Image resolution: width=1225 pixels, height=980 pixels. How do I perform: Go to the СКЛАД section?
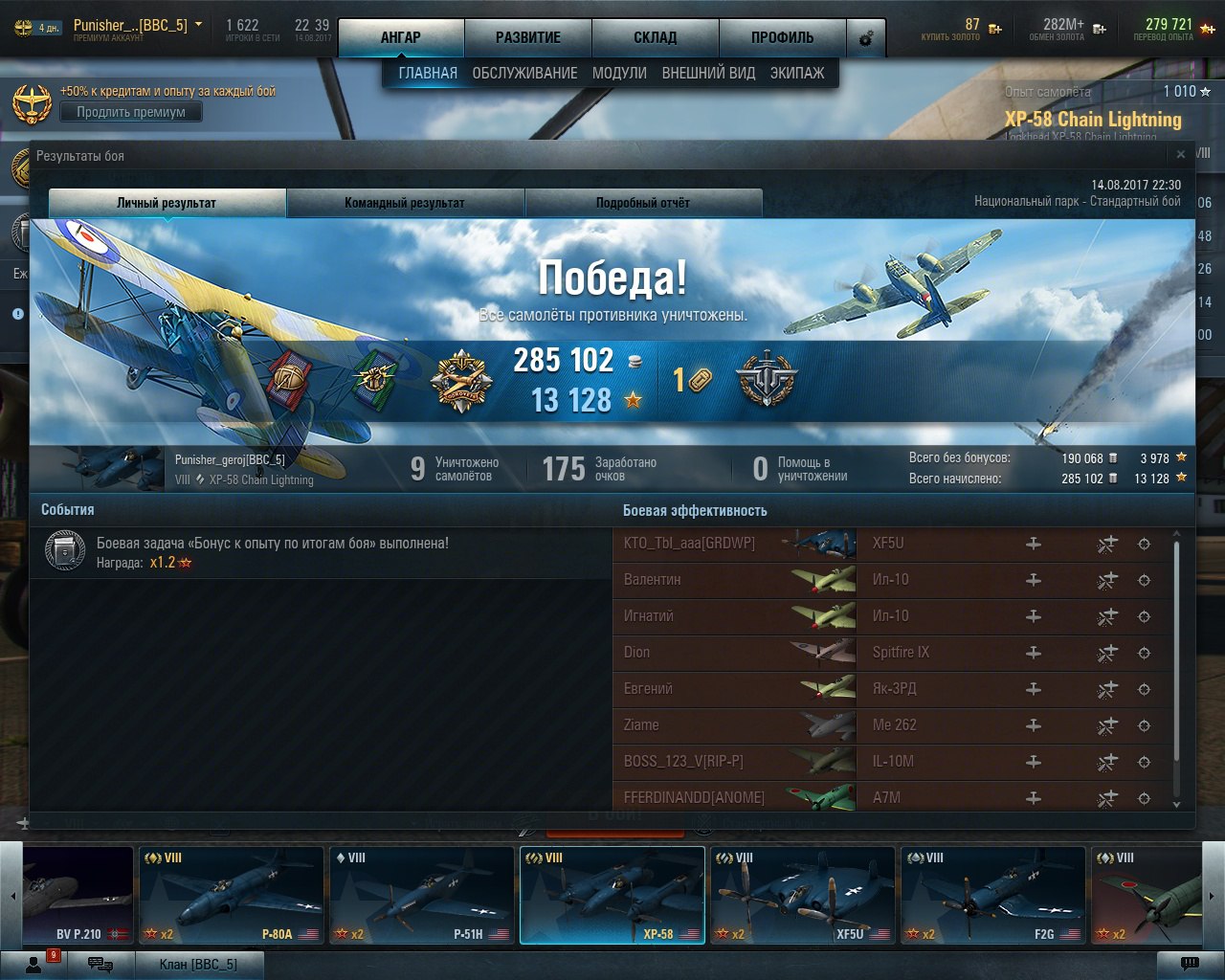coord(656,38)
